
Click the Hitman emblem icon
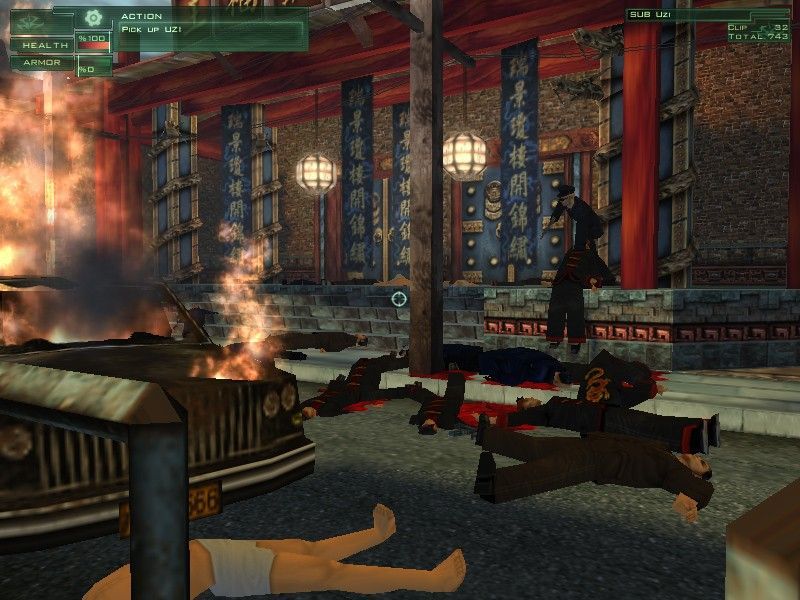29,20
